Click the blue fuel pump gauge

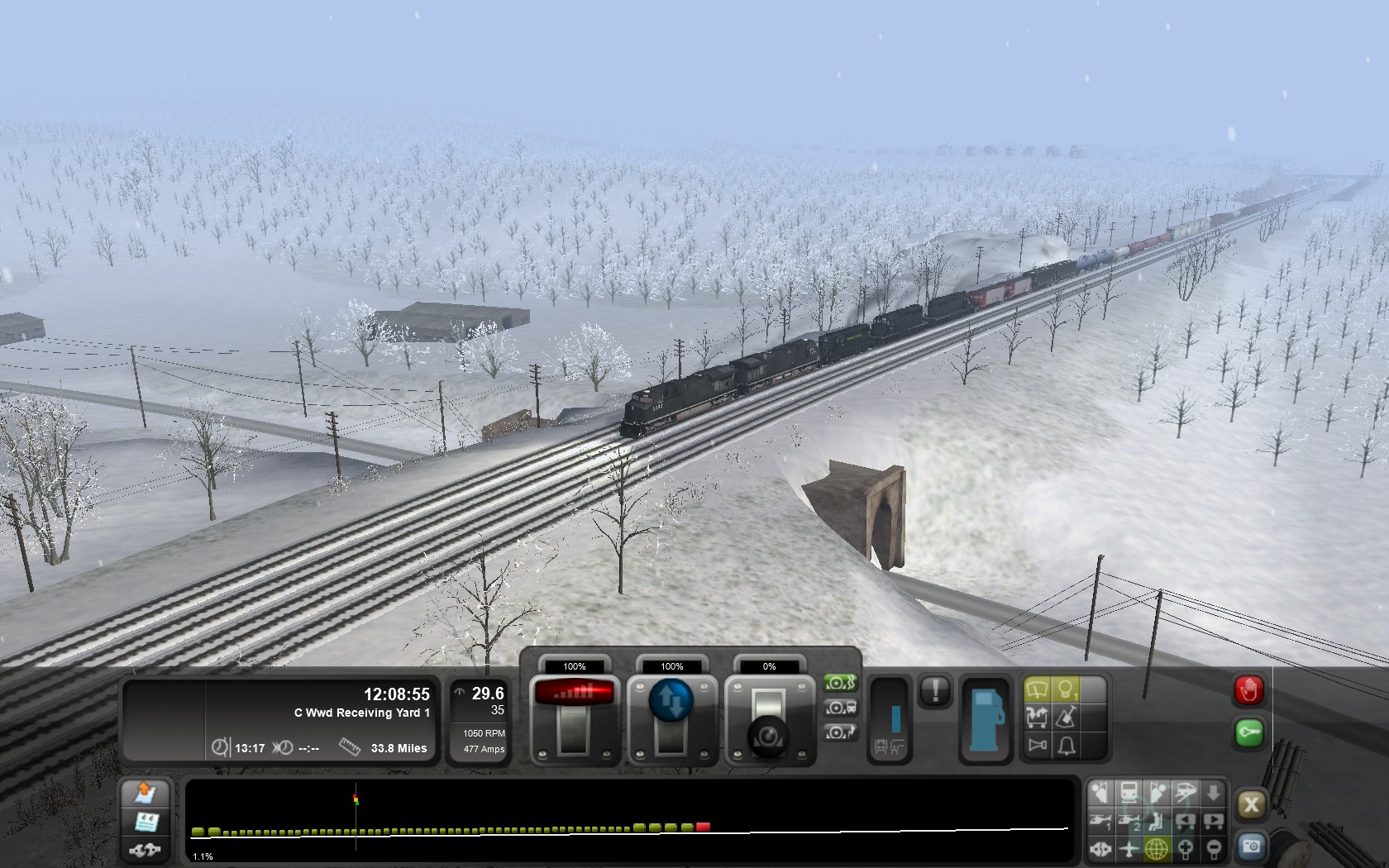[986, 719]
